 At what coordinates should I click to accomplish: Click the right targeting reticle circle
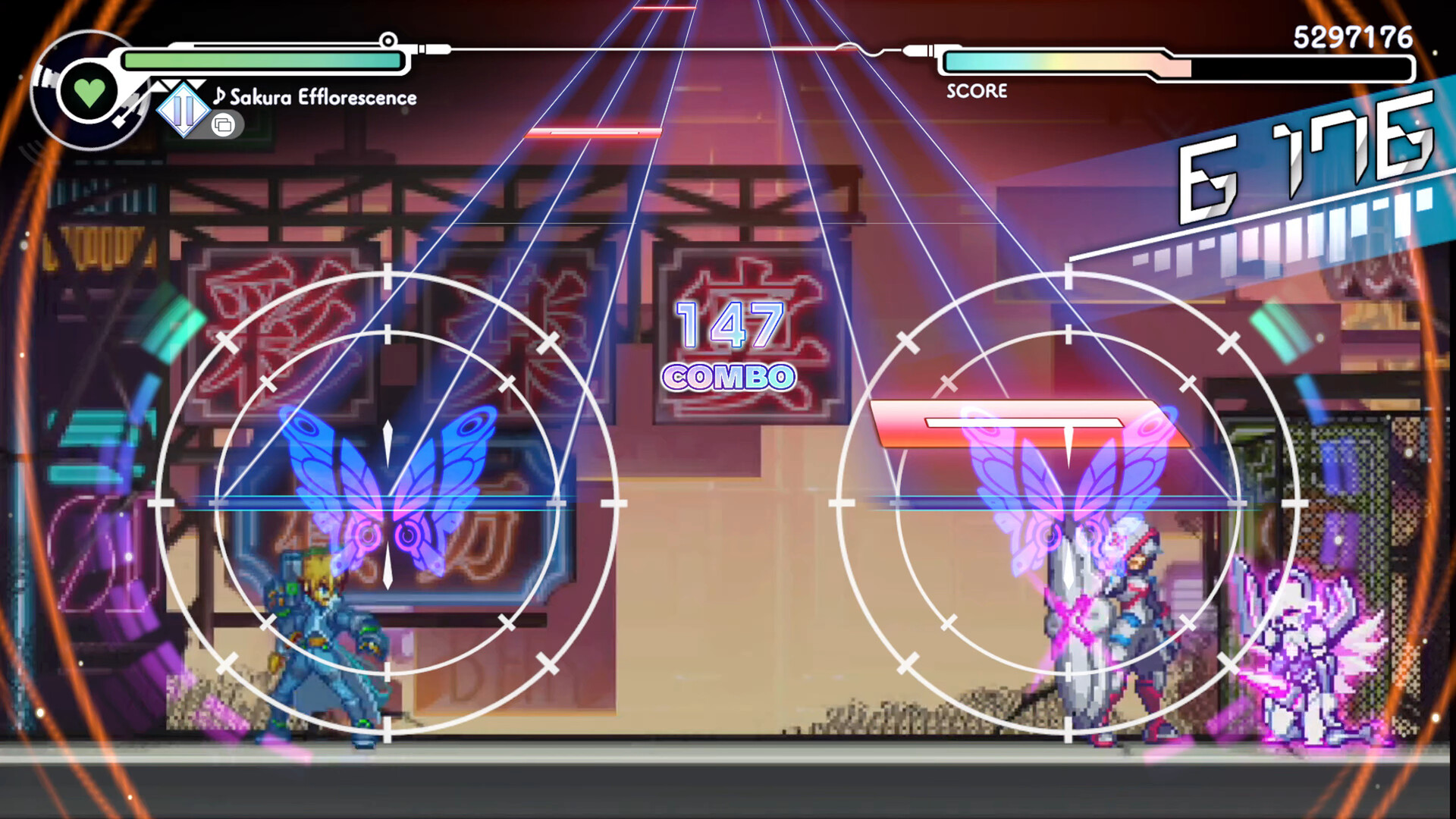click(1067, 504)
